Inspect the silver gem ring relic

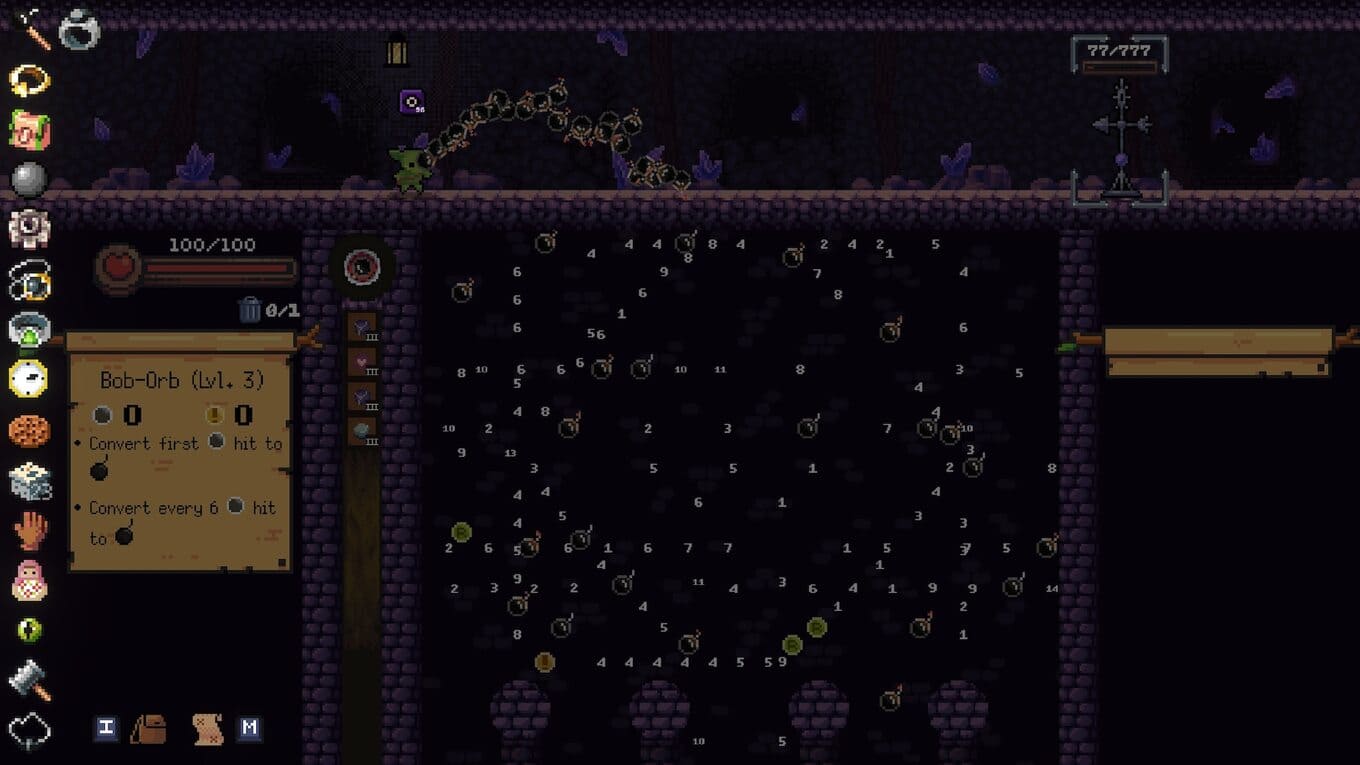click(79, 29)
